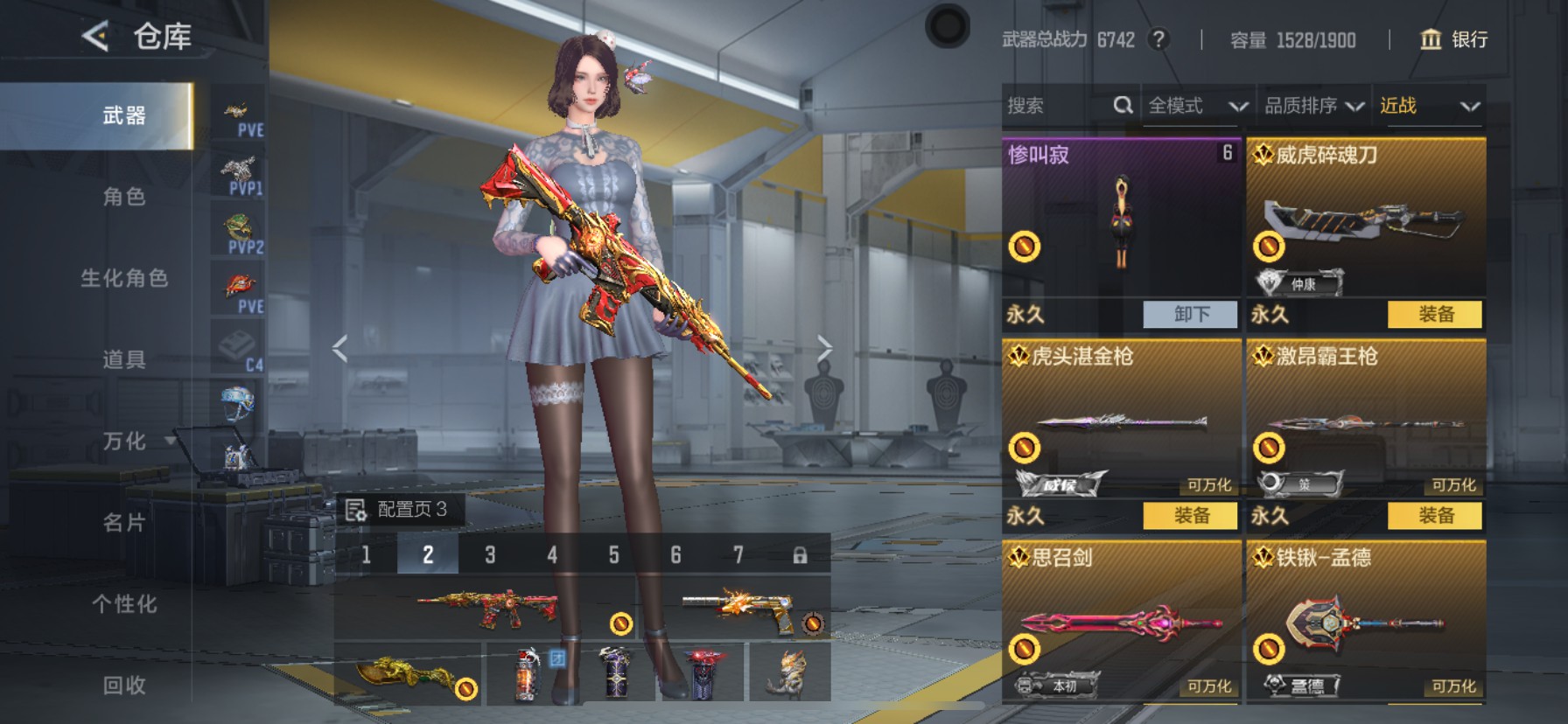Go back from the 仓库 screen

pos(95,36)
